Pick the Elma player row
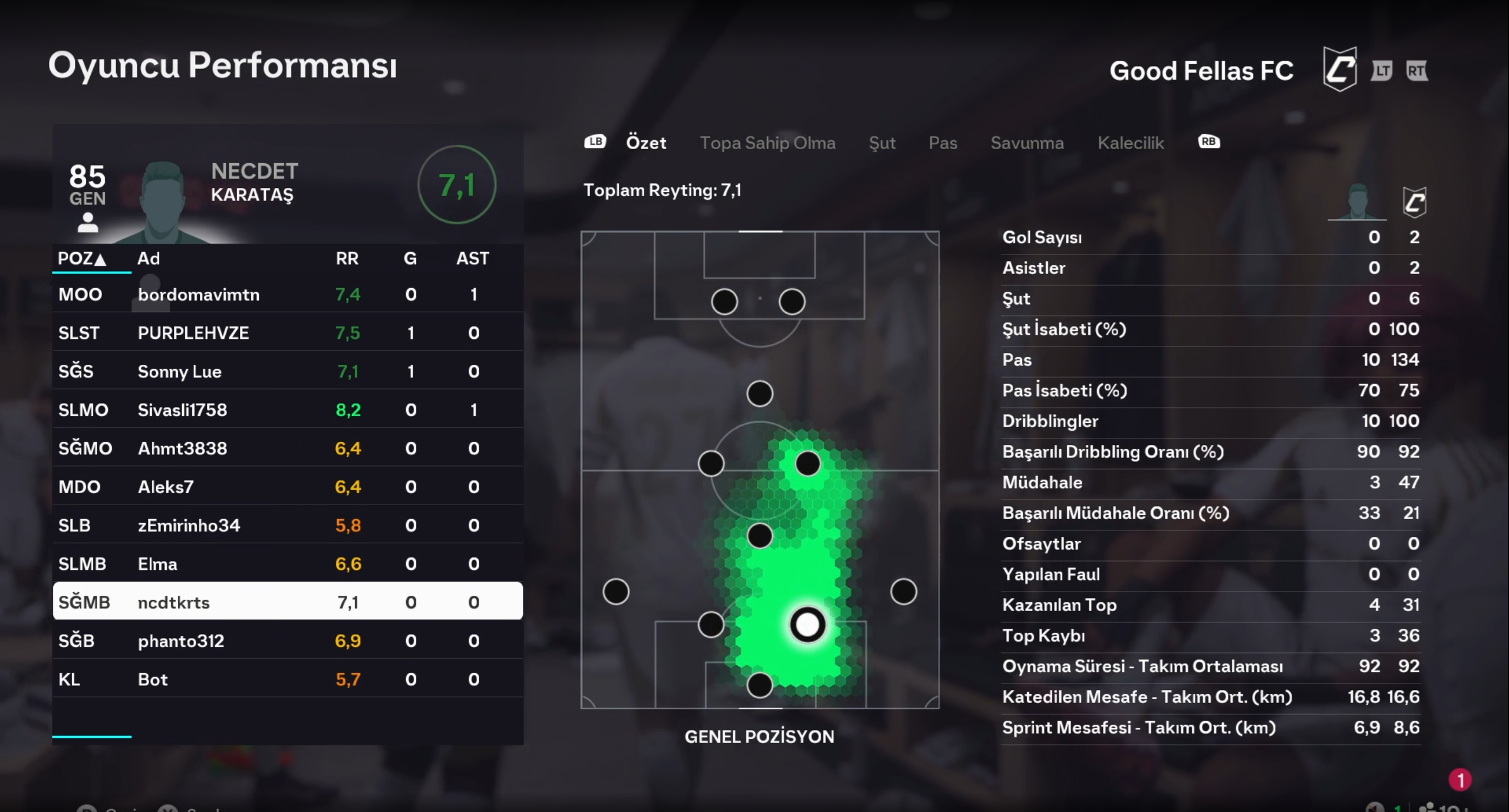This screenshot has width=1509, height=812. [288, 564]
